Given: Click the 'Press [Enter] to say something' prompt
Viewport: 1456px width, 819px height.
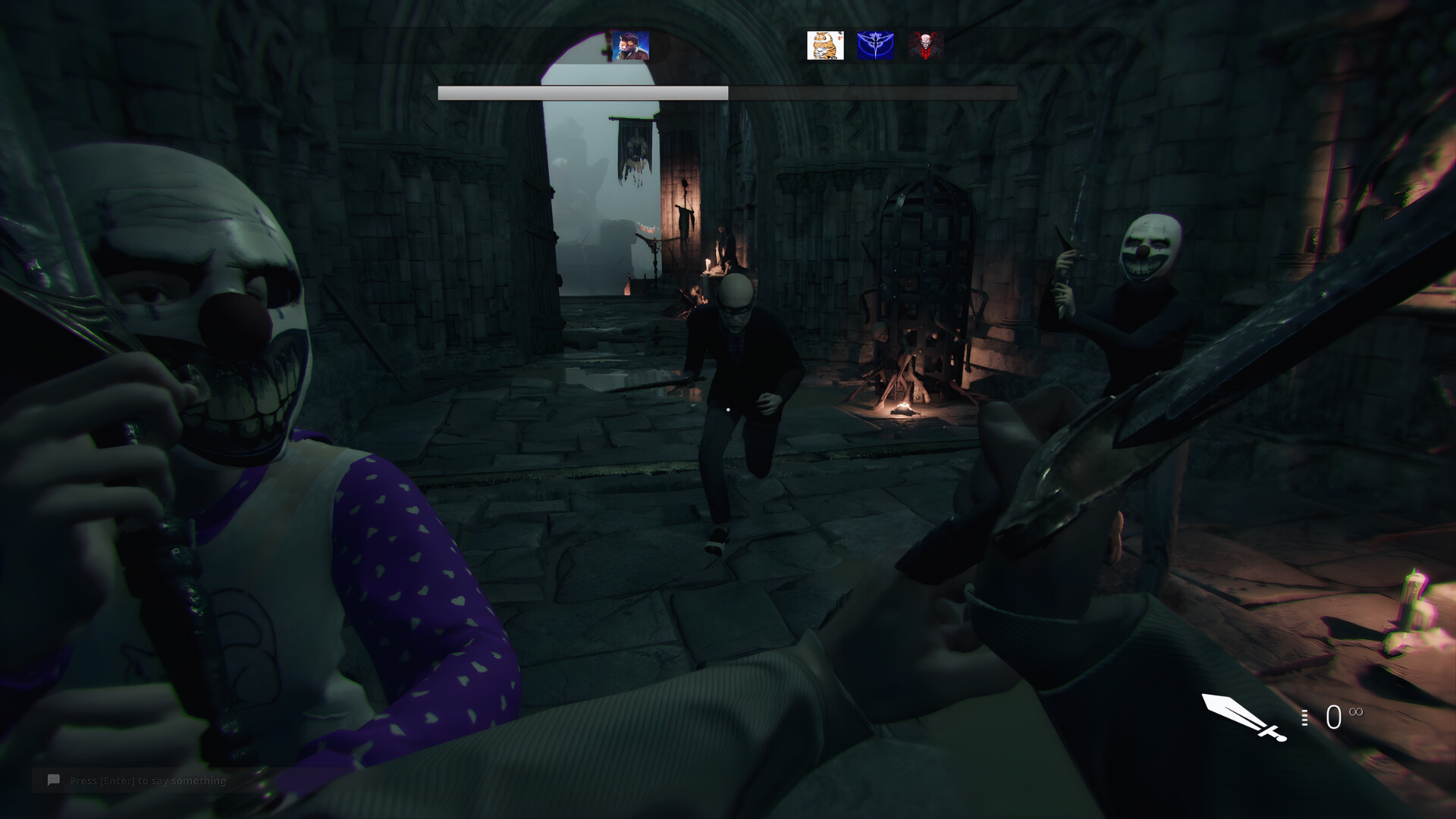Looking at the screenshot, I should [x=148, y=780].
